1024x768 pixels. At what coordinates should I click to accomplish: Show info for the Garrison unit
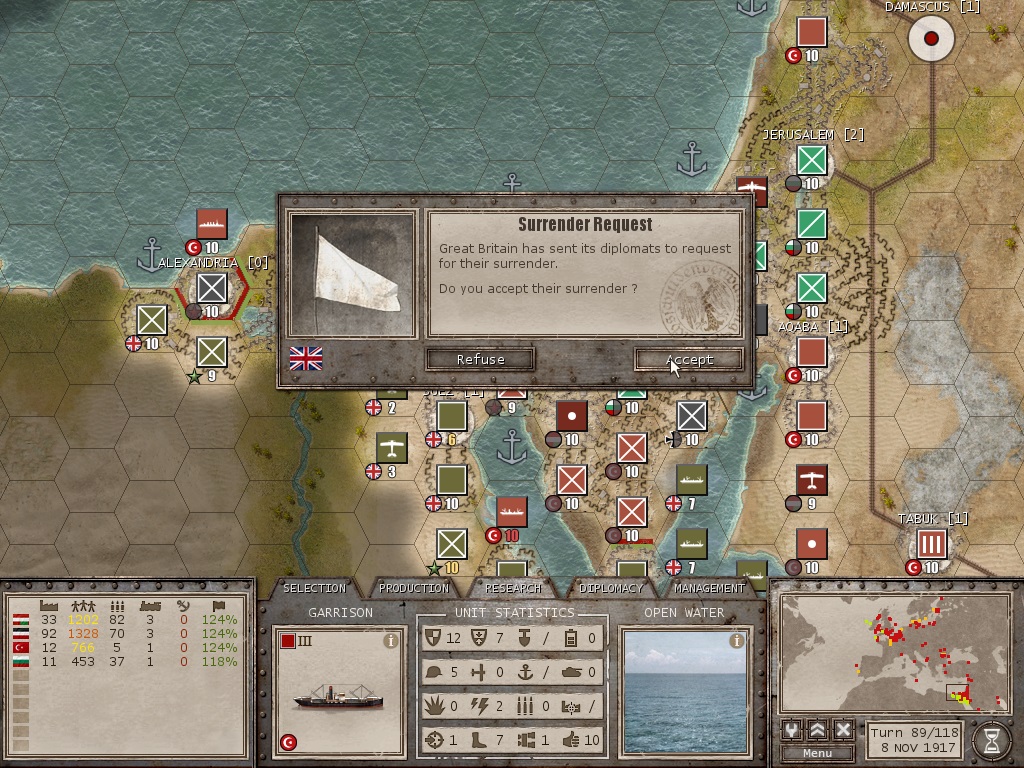pos(392,641)
